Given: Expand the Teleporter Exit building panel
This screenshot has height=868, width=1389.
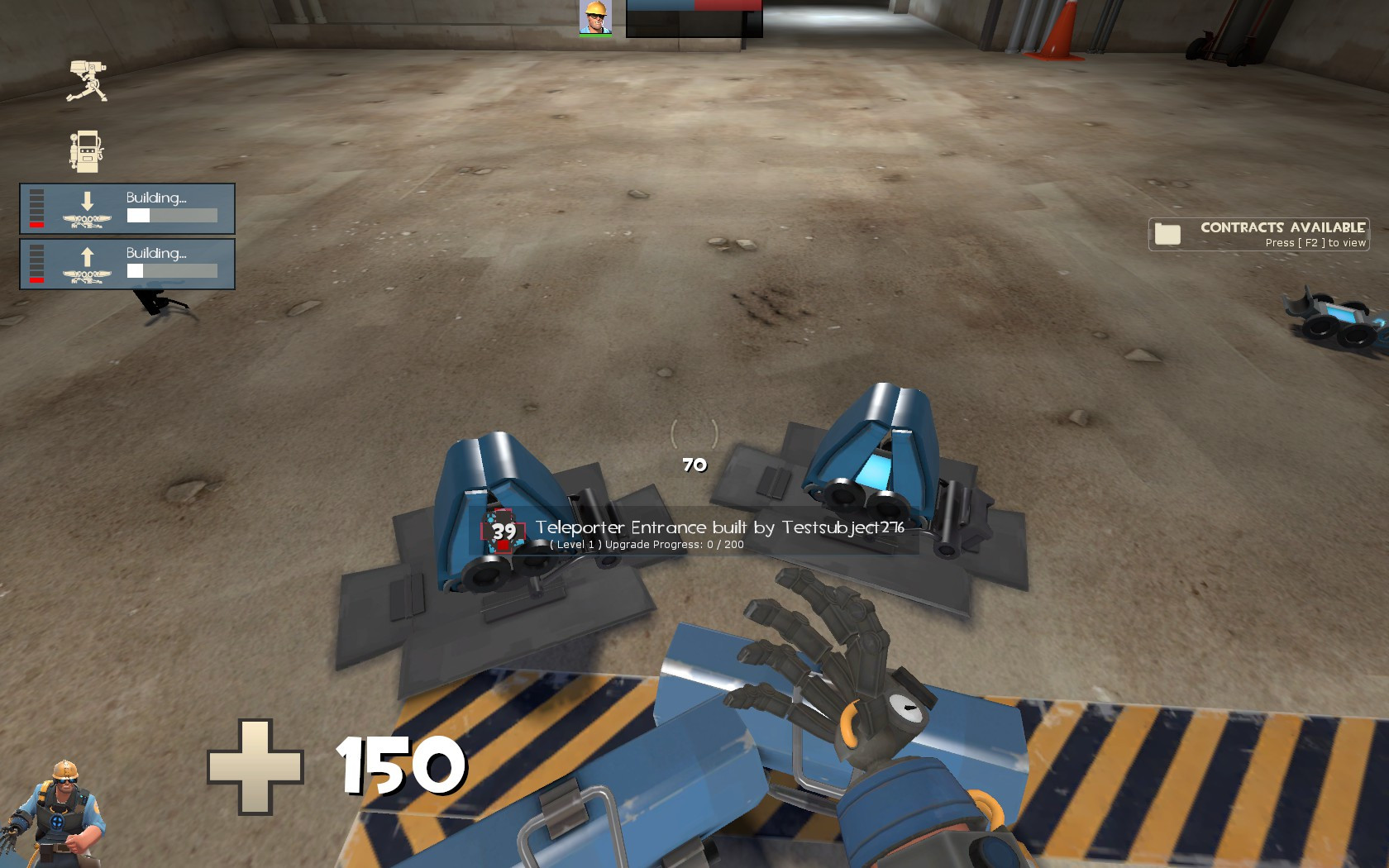Looking at the screenshot, I should (126, 265).
